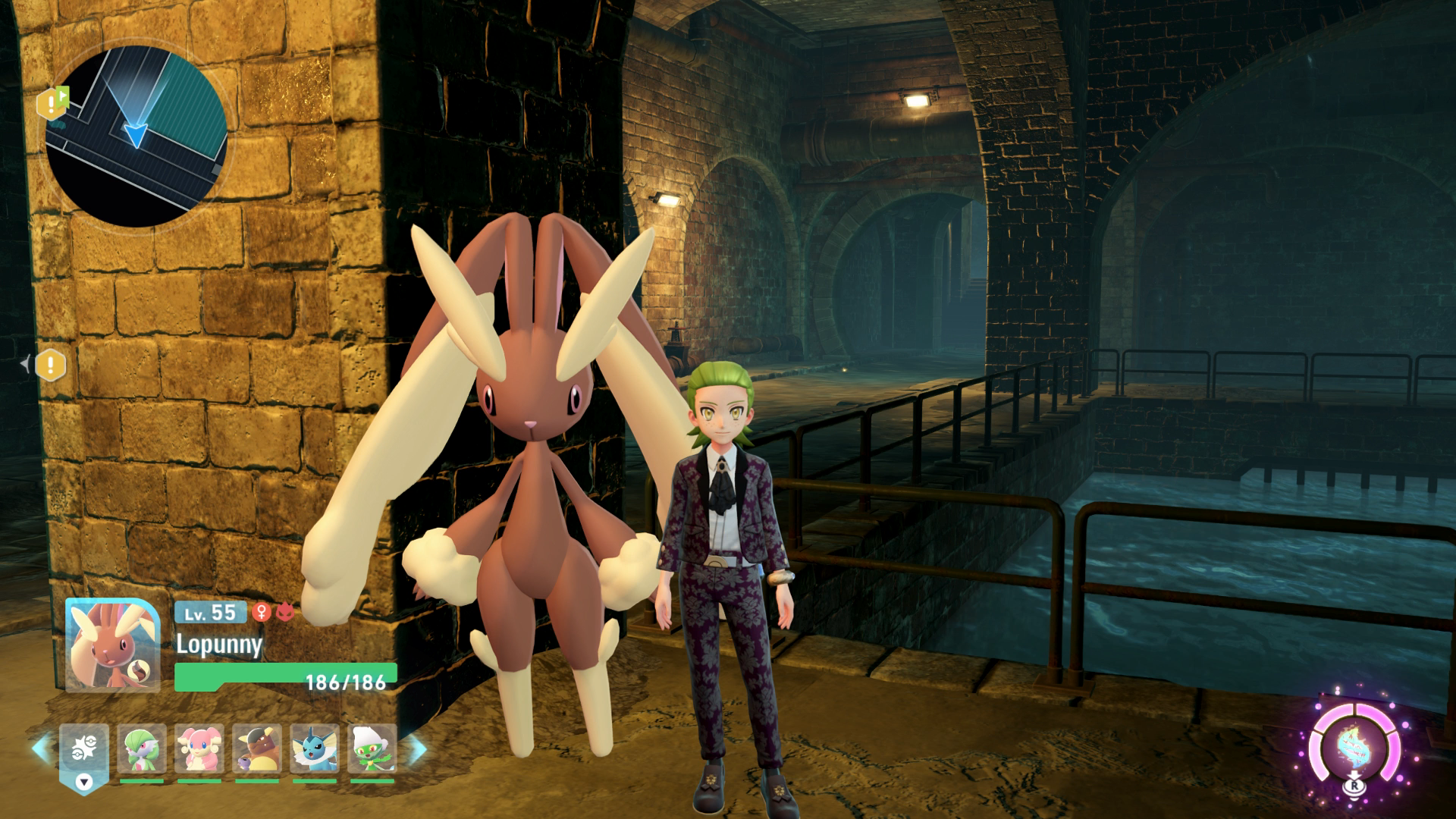1456x819 pixels.
Task: Click the Poké Ball swap icon
Action: pos(83,751)
